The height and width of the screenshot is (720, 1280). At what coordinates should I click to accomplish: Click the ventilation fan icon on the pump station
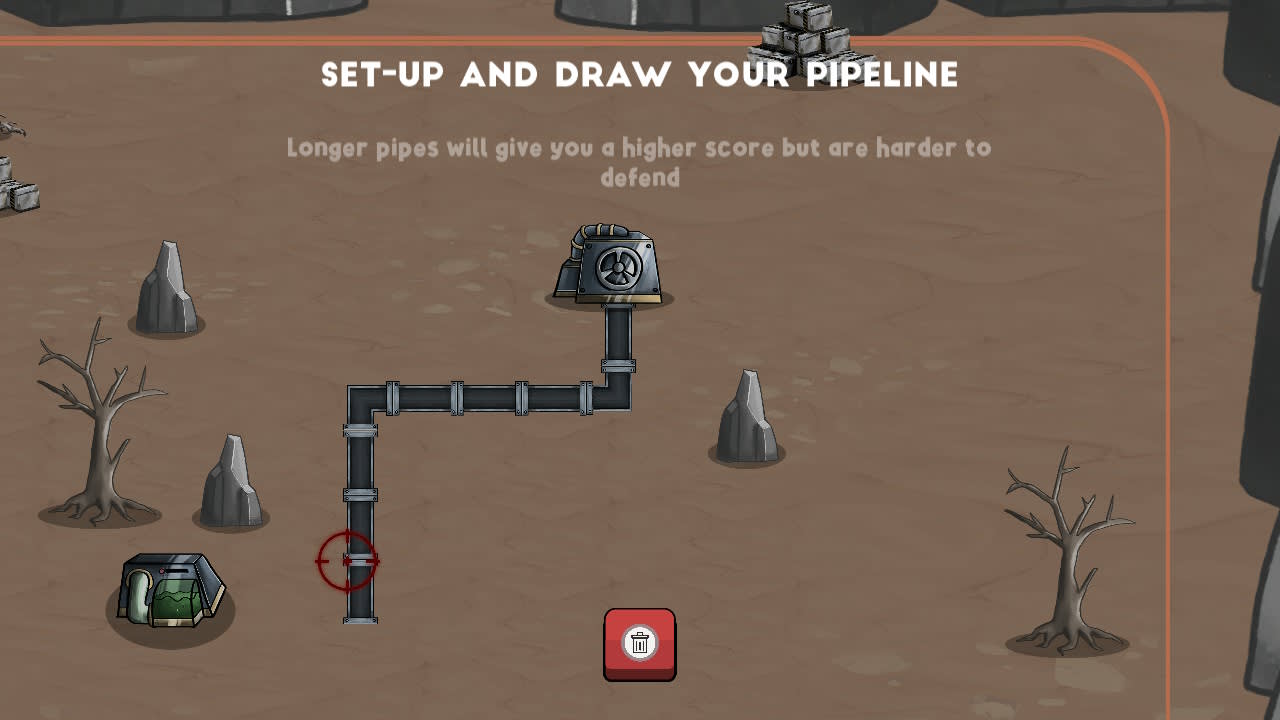[x=617, y=268]
